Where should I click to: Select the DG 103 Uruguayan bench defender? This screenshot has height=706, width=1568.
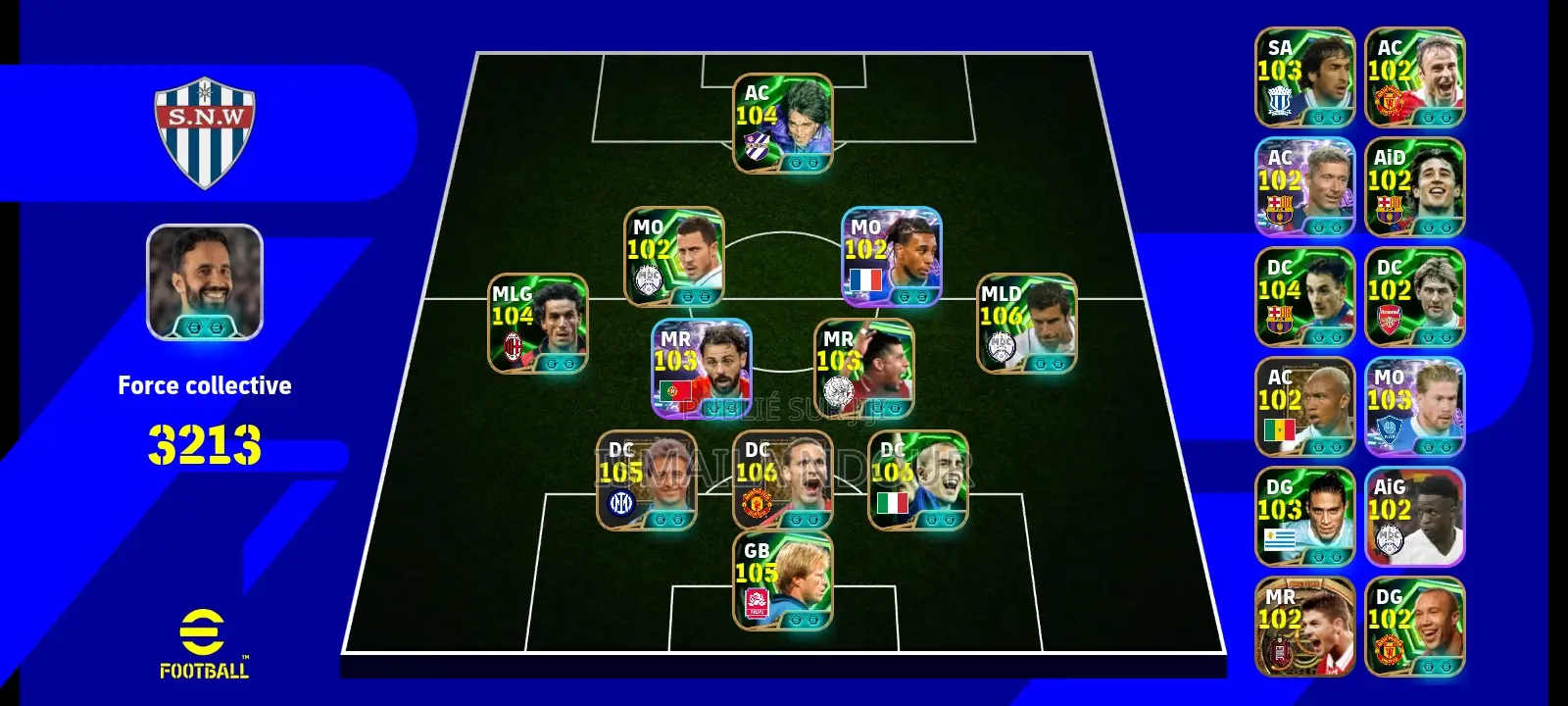1305,515
